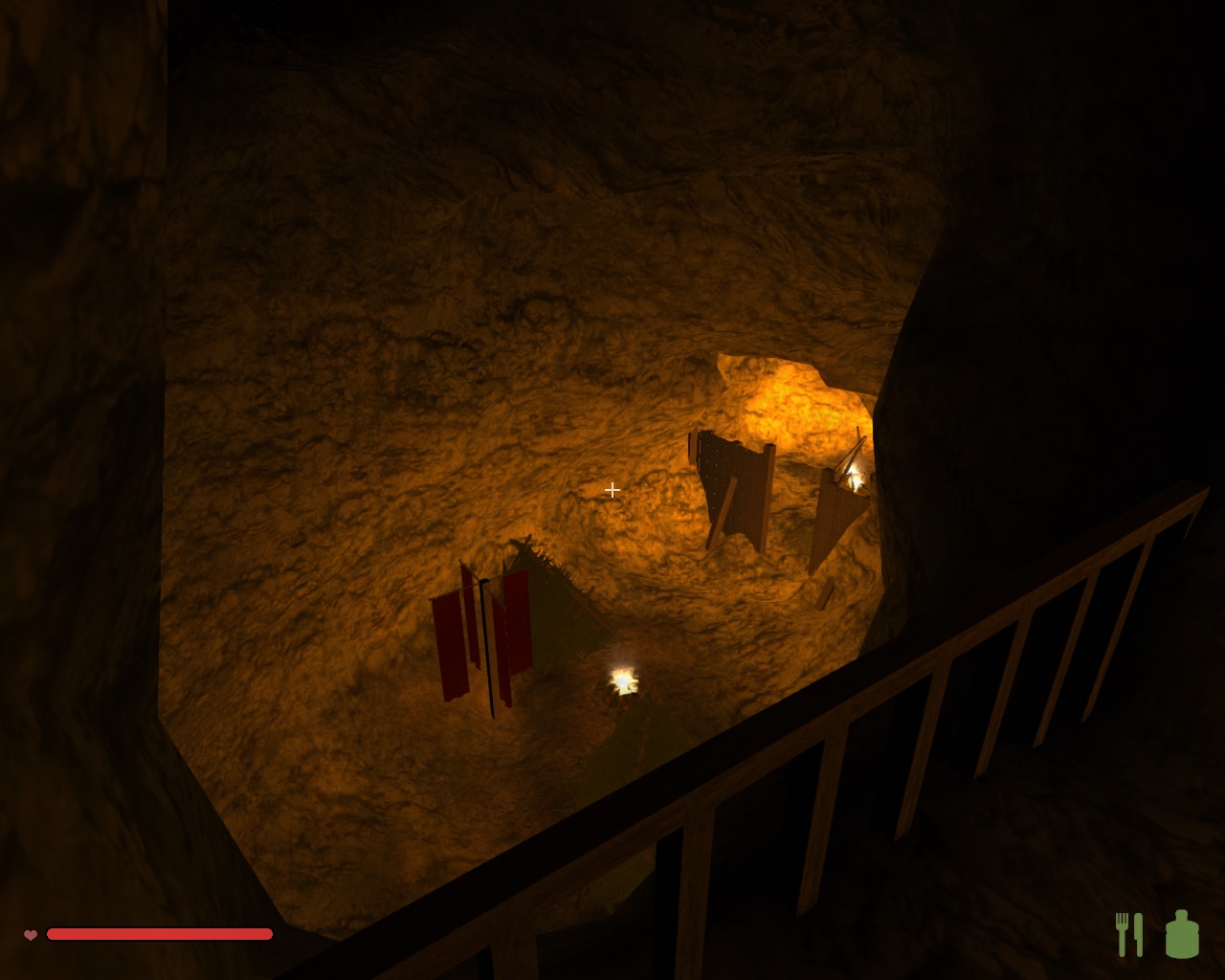Click the fork and knife hunger icon
The width and height of the screenshot is (1225, 980).
1129,934
